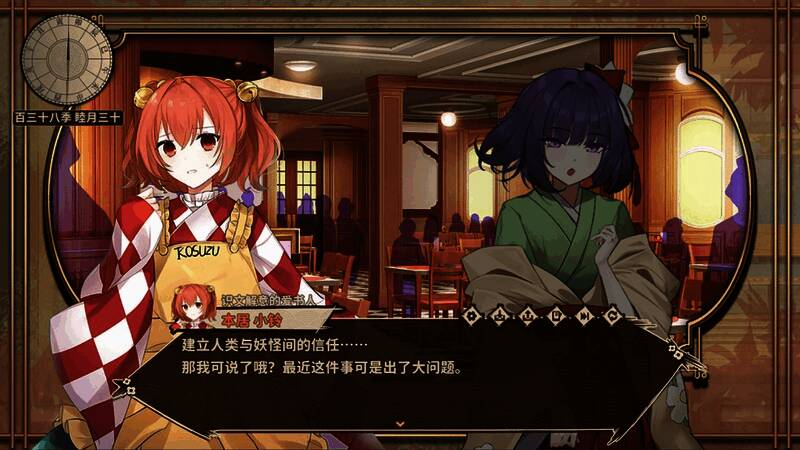Screen dimensions: 800x450
Task: Advance dialogue with the bottom arrow indicator
Action: point(400,423)
